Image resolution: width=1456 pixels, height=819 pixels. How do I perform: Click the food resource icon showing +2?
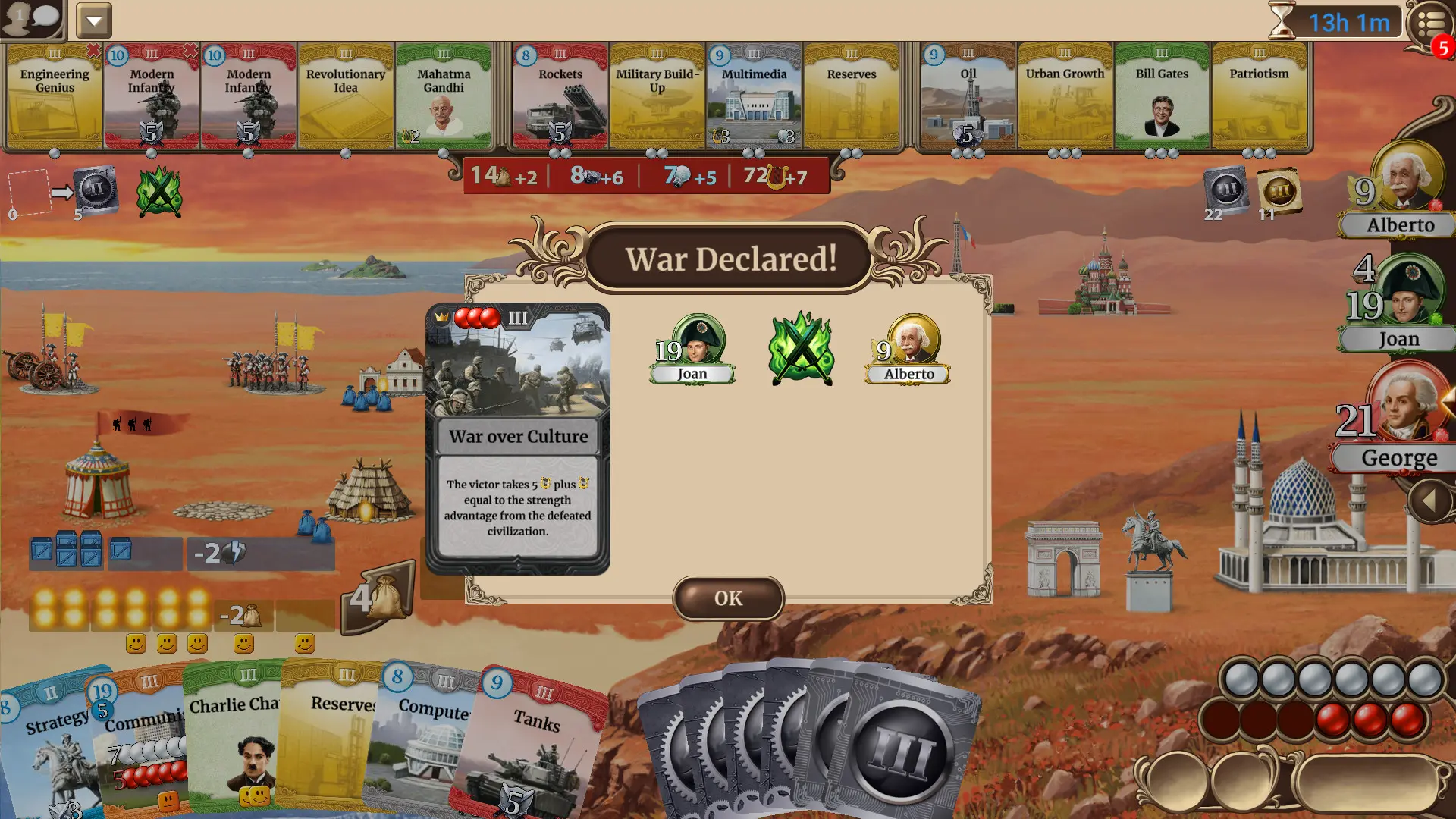[504, 176]
